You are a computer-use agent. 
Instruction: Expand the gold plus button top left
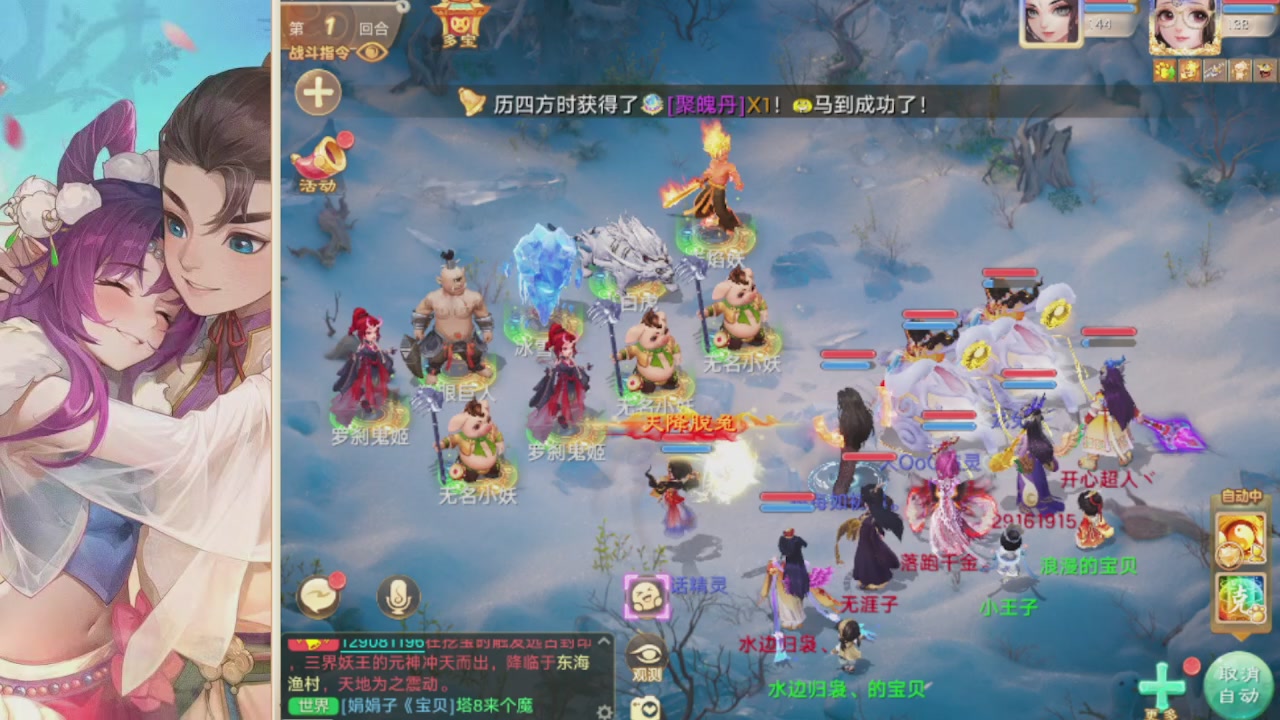[317, 92]
